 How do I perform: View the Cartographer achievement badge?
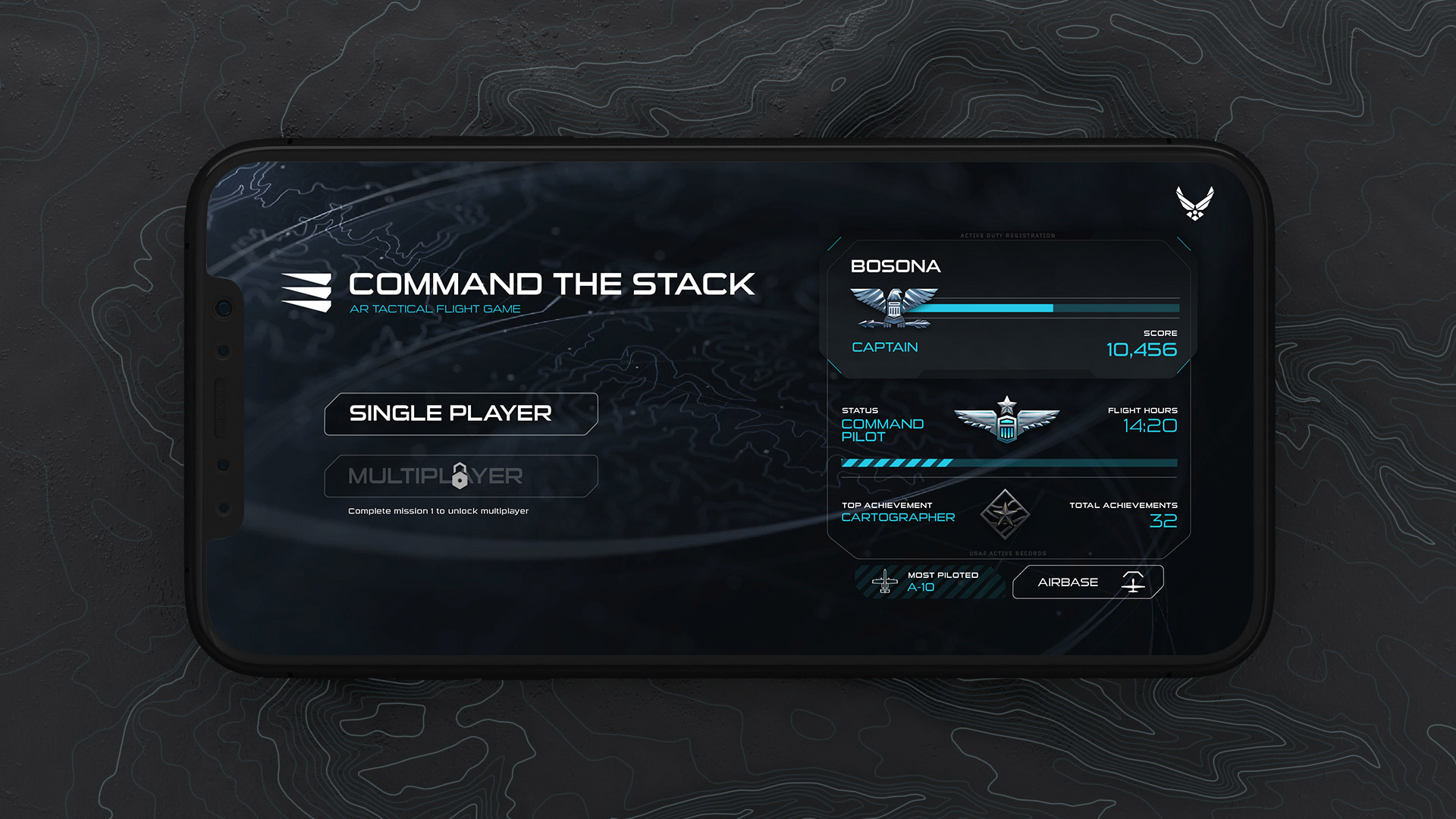[1005, 515]
